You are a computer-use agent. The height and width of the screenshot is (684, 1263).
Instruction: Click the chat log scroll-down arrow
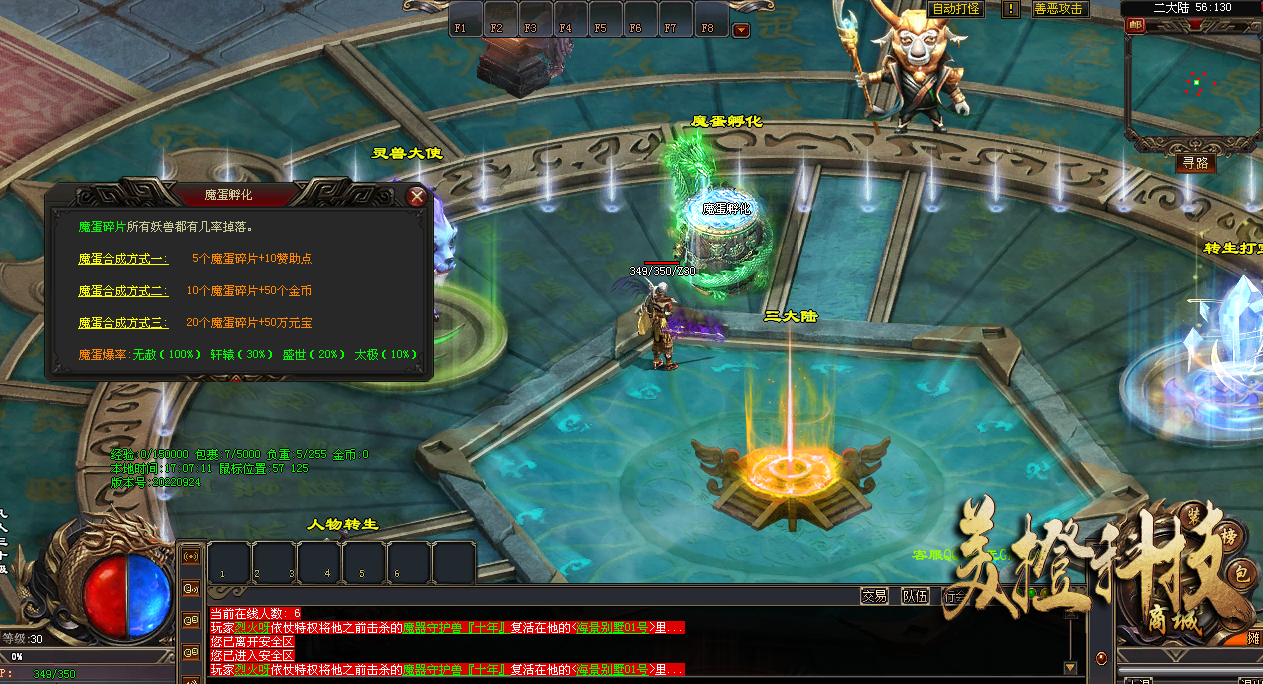point(1070,667)
